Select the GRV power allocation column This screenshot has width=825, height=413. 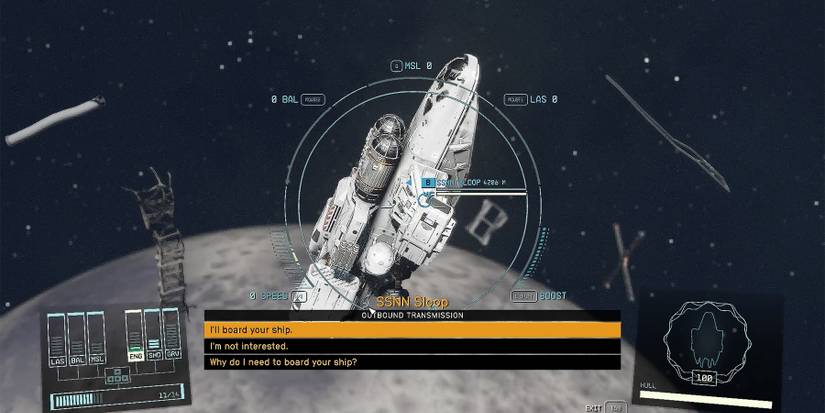[x=172, y=339]
